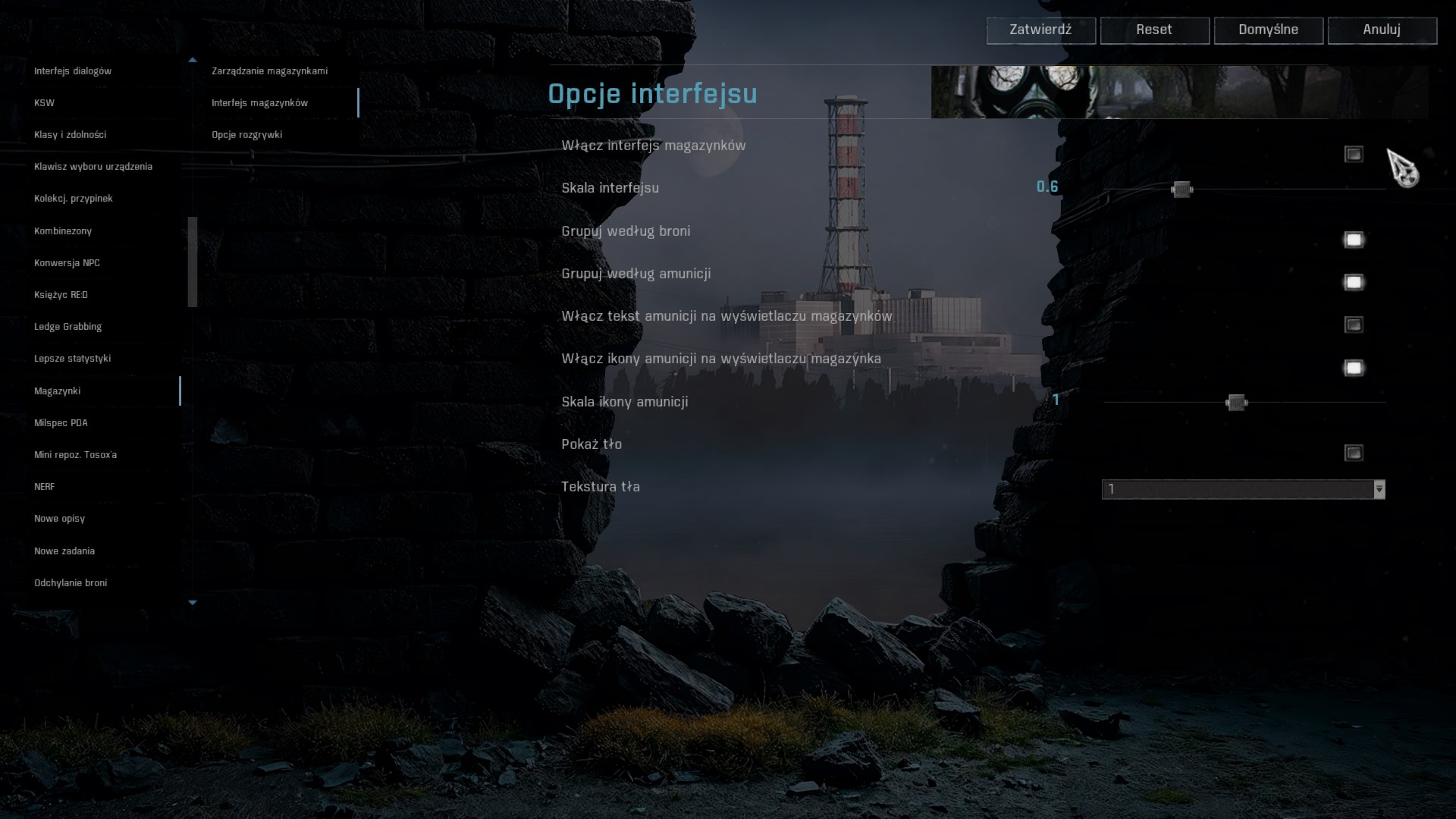Enable ammo text on magazine display
The height and width of the screenshot is (819, 1456).
click(x=1354, y=325)
